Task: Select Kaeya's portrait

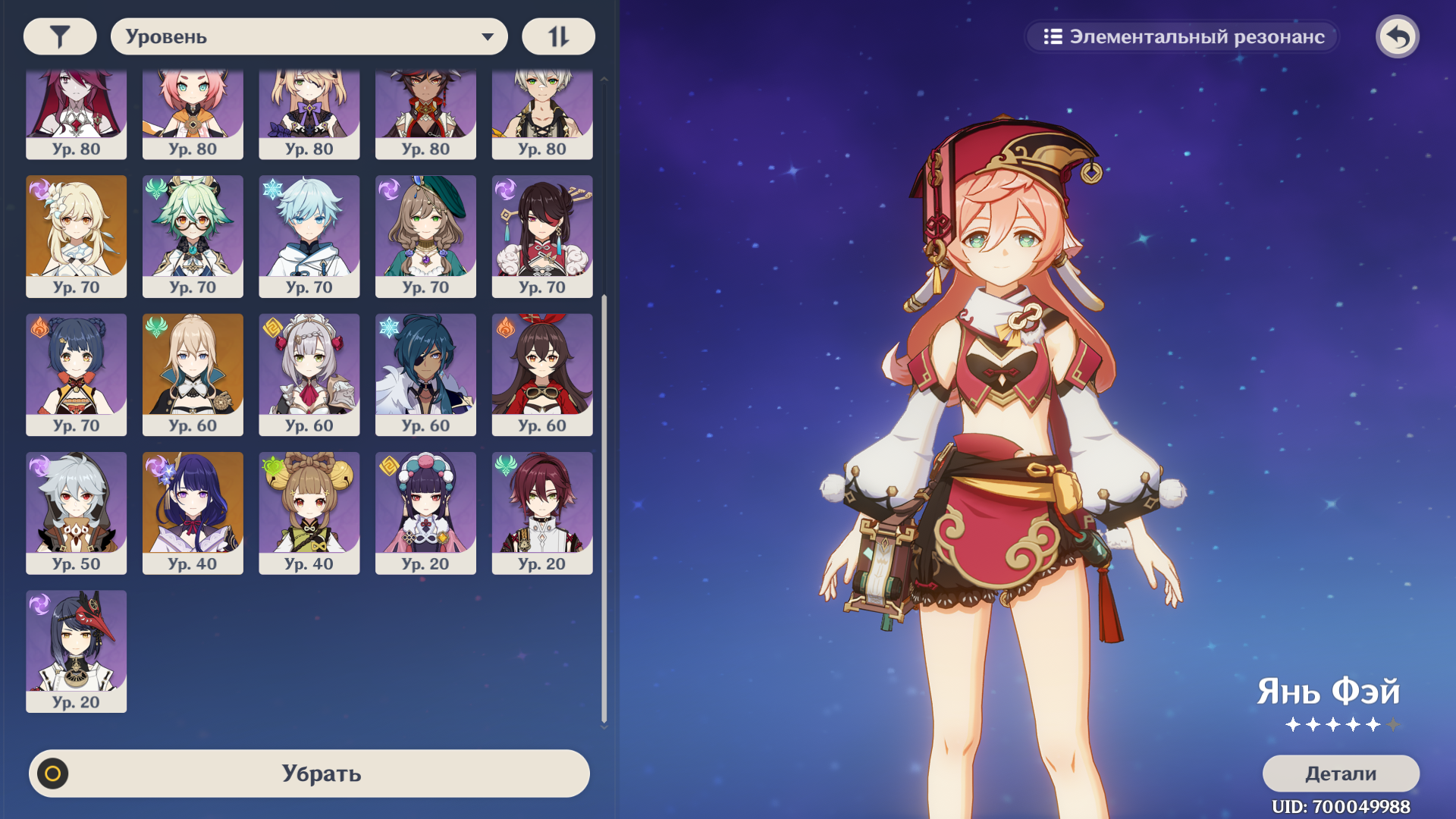Action: click(425, 374)
